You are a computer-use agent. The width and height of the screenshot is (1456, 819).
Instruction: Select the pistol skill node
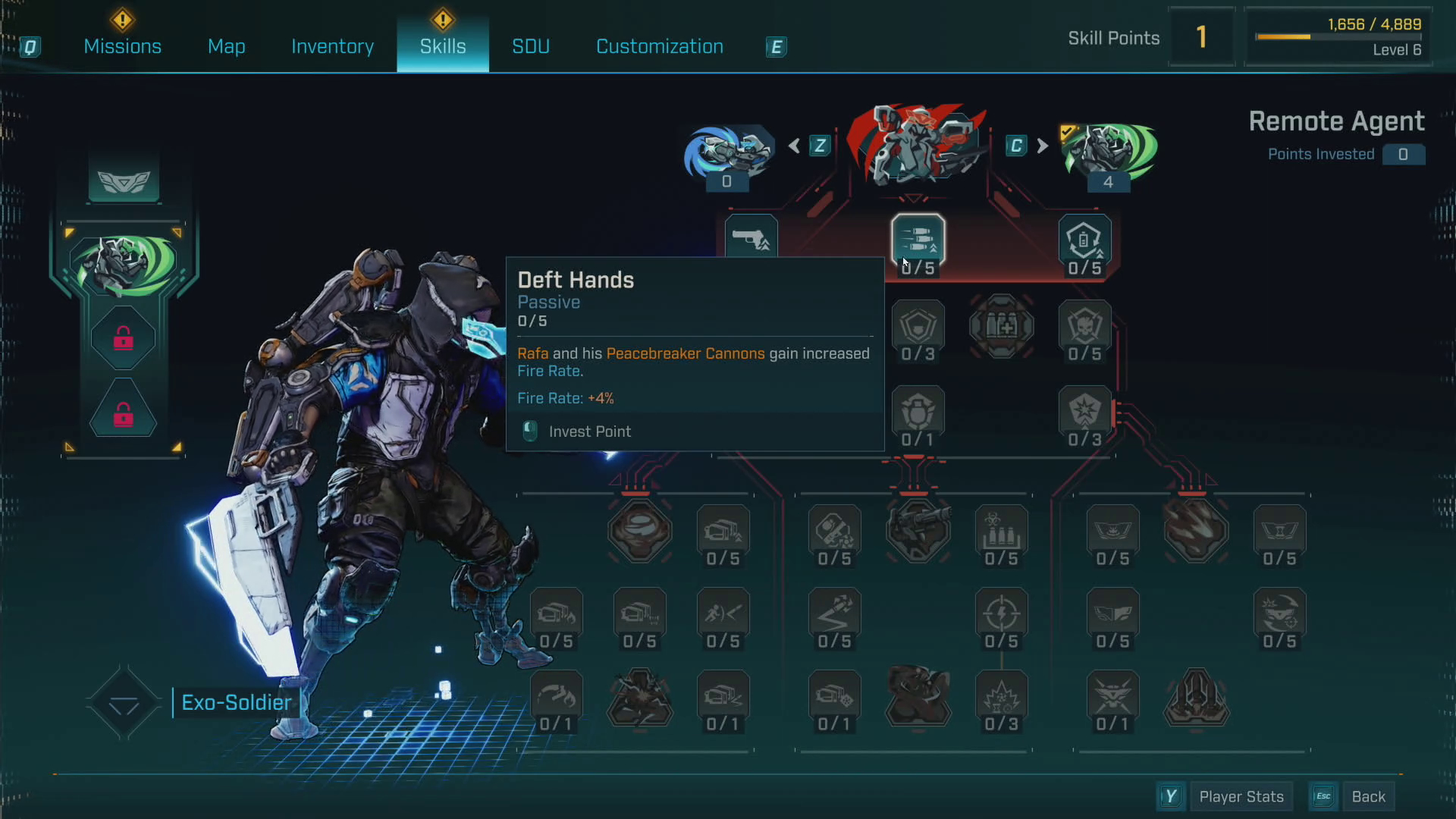(x=751, y=239)
